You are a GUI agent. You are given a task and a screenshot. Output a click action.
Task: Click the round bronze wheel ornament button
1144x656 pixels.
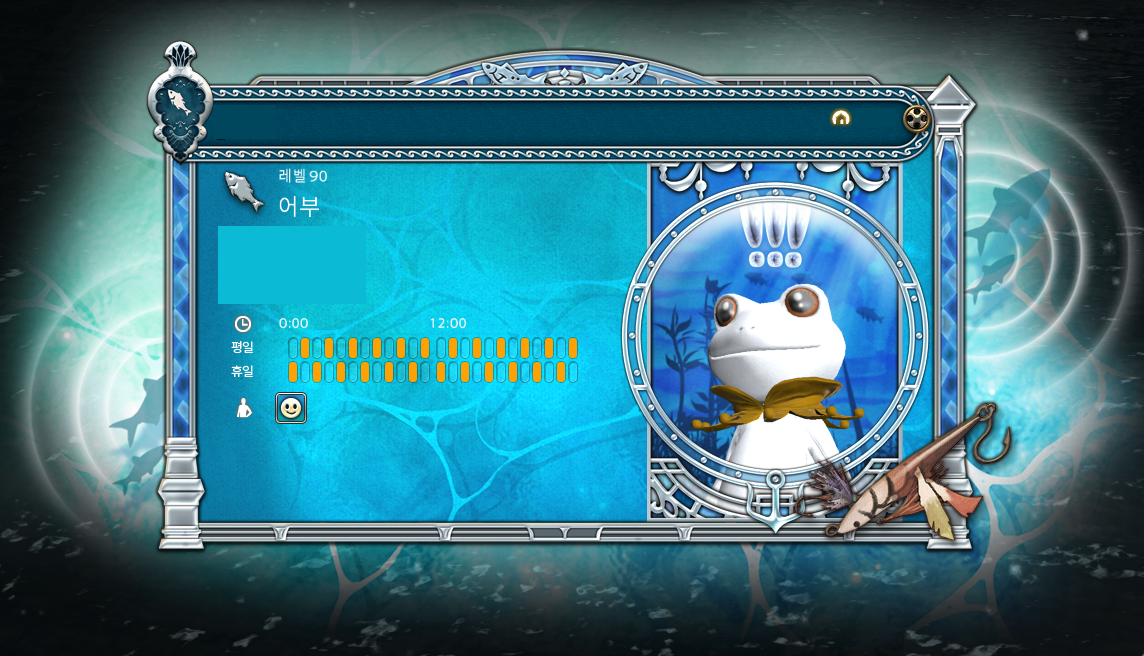point(917,119)
